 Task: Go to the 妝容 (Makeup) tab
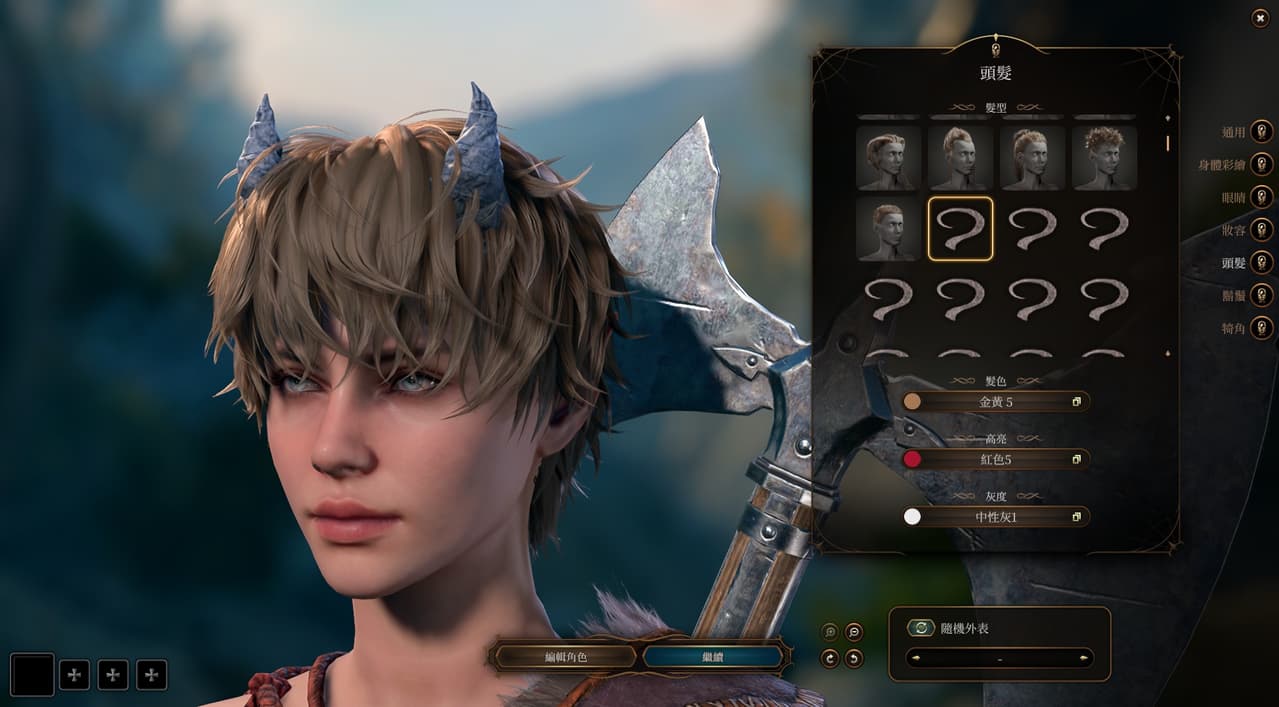(x=1262, y=229)
